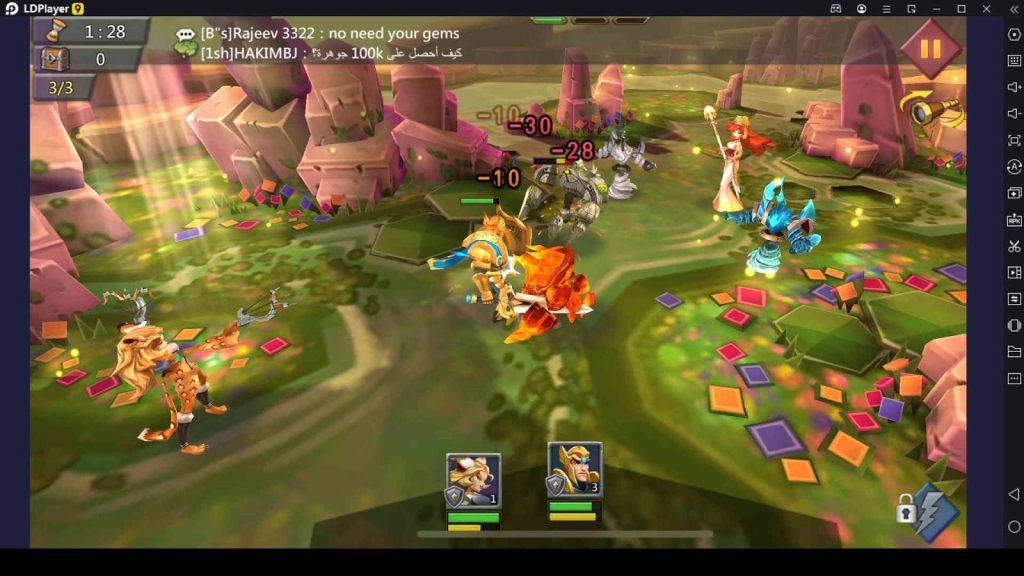Tap the Android home circle button
Screen dimensions: 1024x576
(x=1014, y=527)
